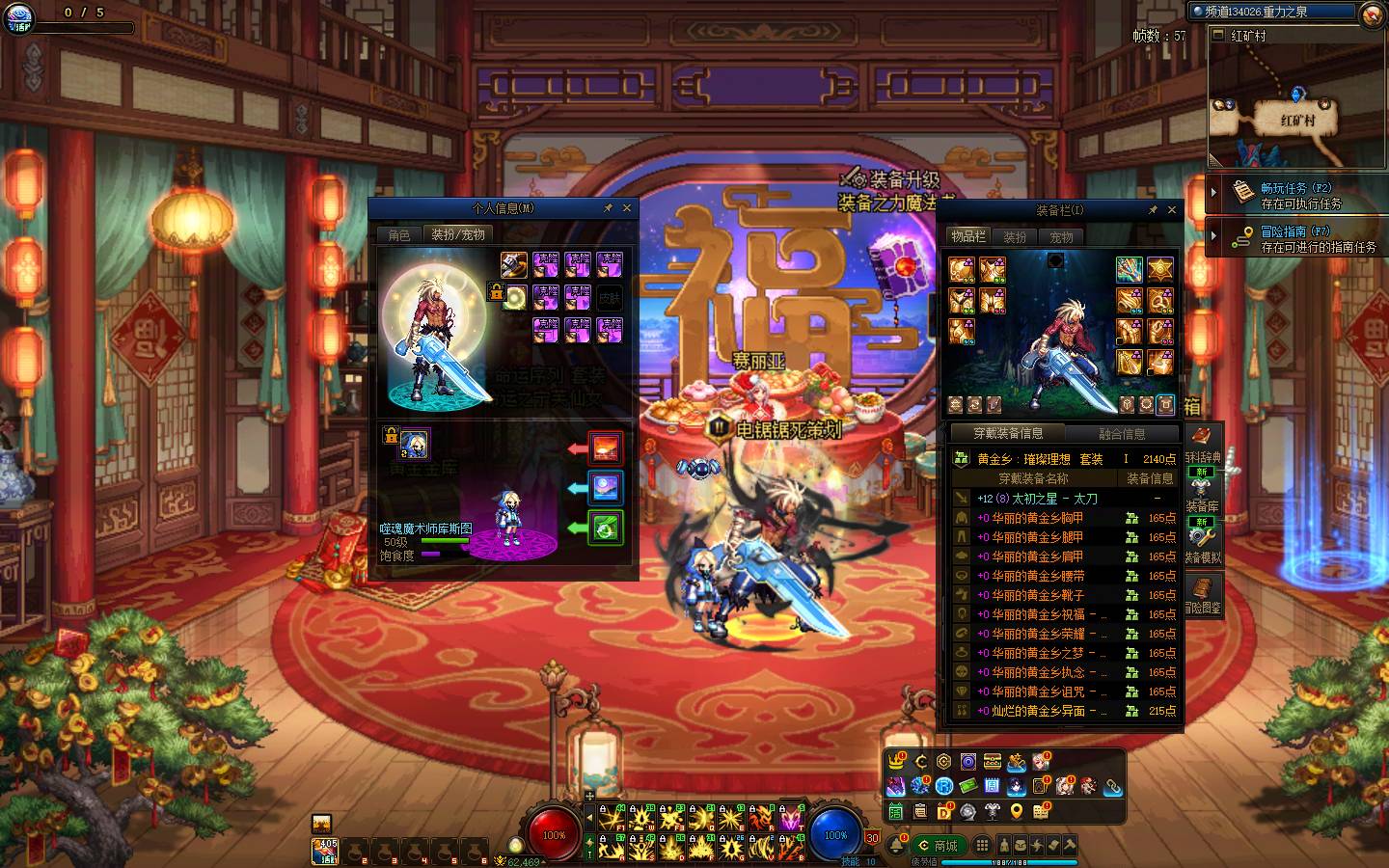Pin the 装备栏 equipment window
The width and height of the screenshot is (1389, 868).
[x=1153, y=210]
